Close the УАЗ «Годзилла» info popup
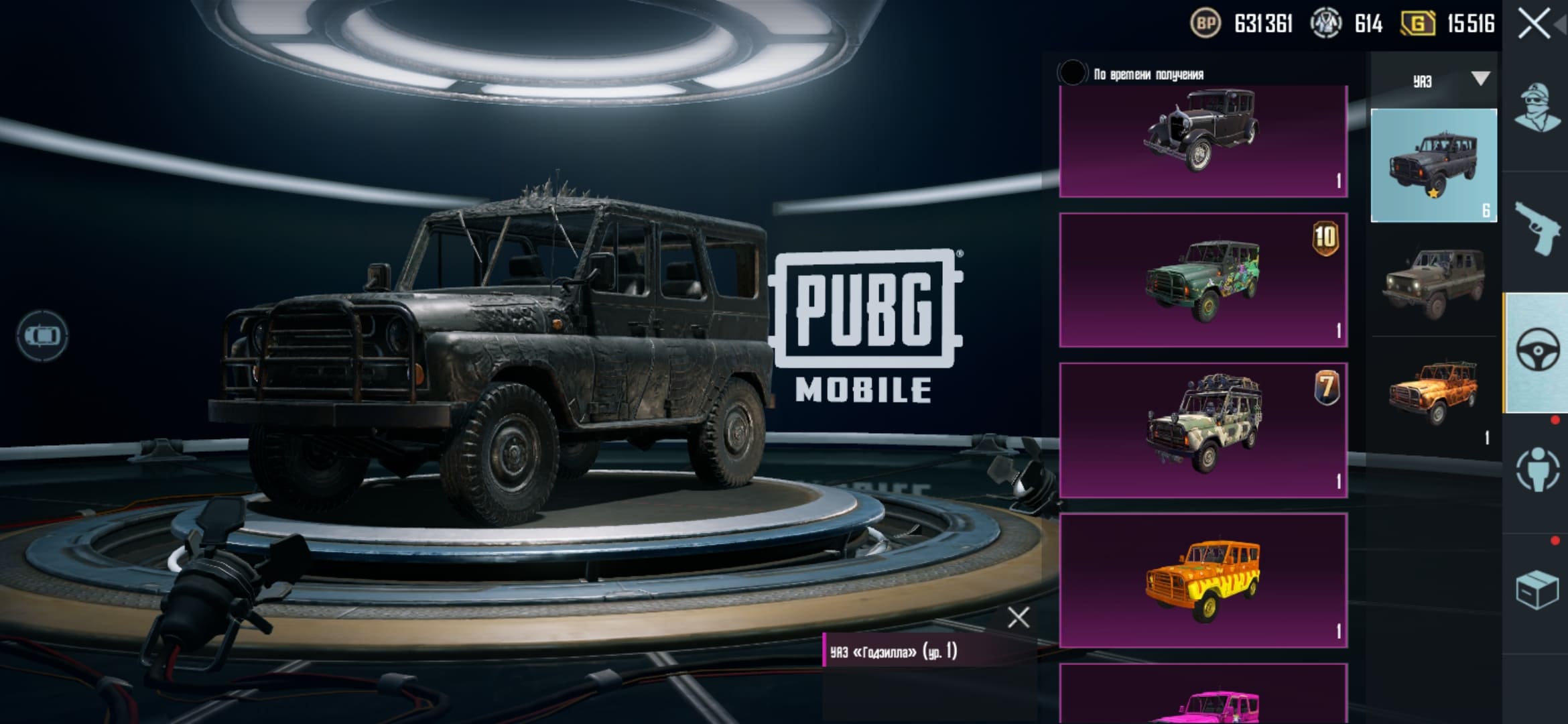This screenshot has width=1568, height=724. pos(1018,617)
